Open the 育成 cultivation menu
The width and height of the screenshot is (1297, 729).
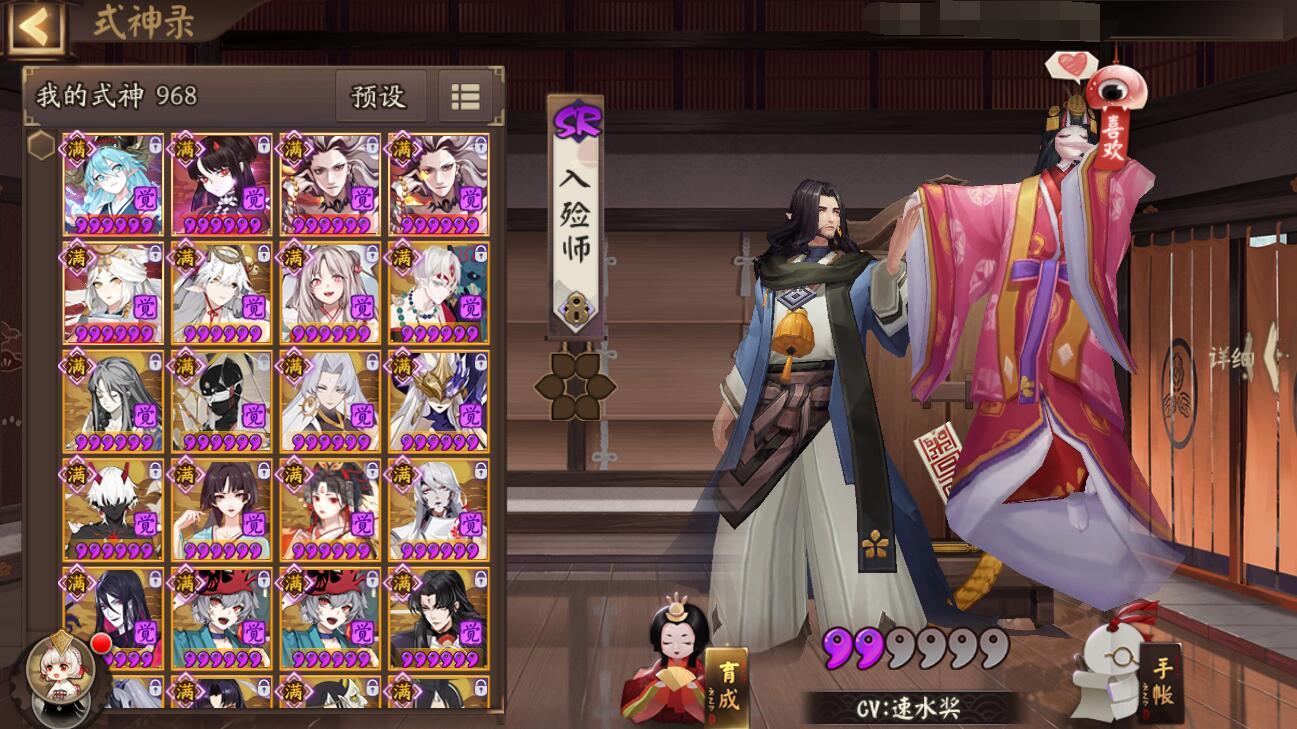coord(726,684)
